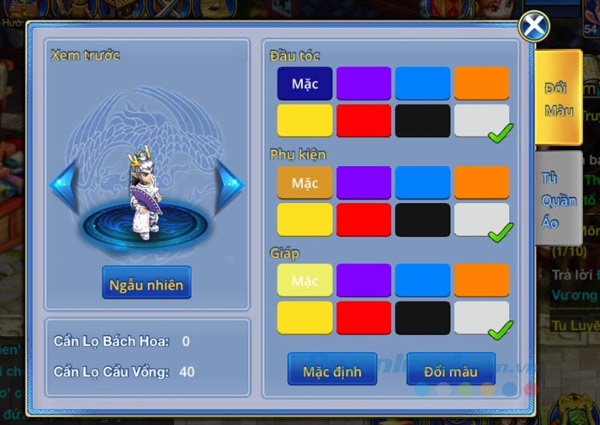Click the Ngẫu nhiên random button
The image size is (600, 425).
click(146, 285)
